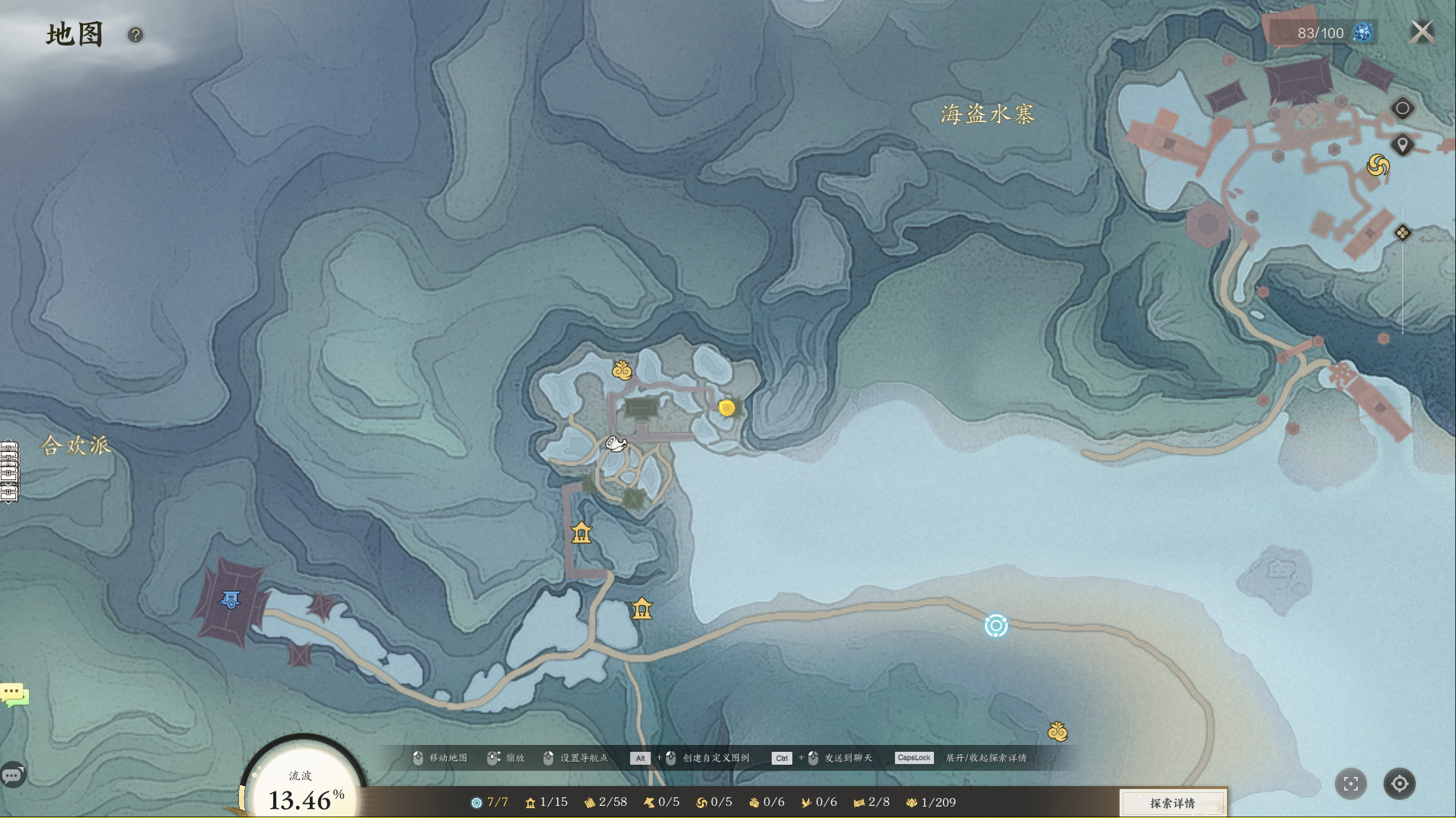Close the map screen
Viewport: 1456px width, 818px height.
click(1421, 32)
